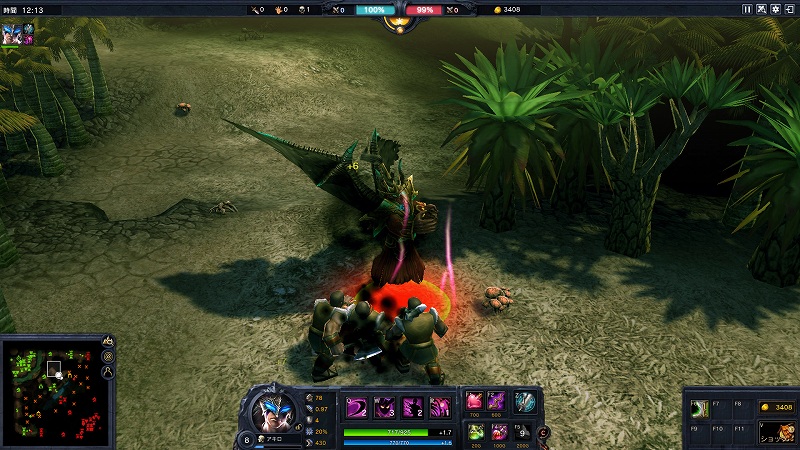Click the red circular recall button
The height and width of the screenshot is (450, 800).
pos(544,432)
